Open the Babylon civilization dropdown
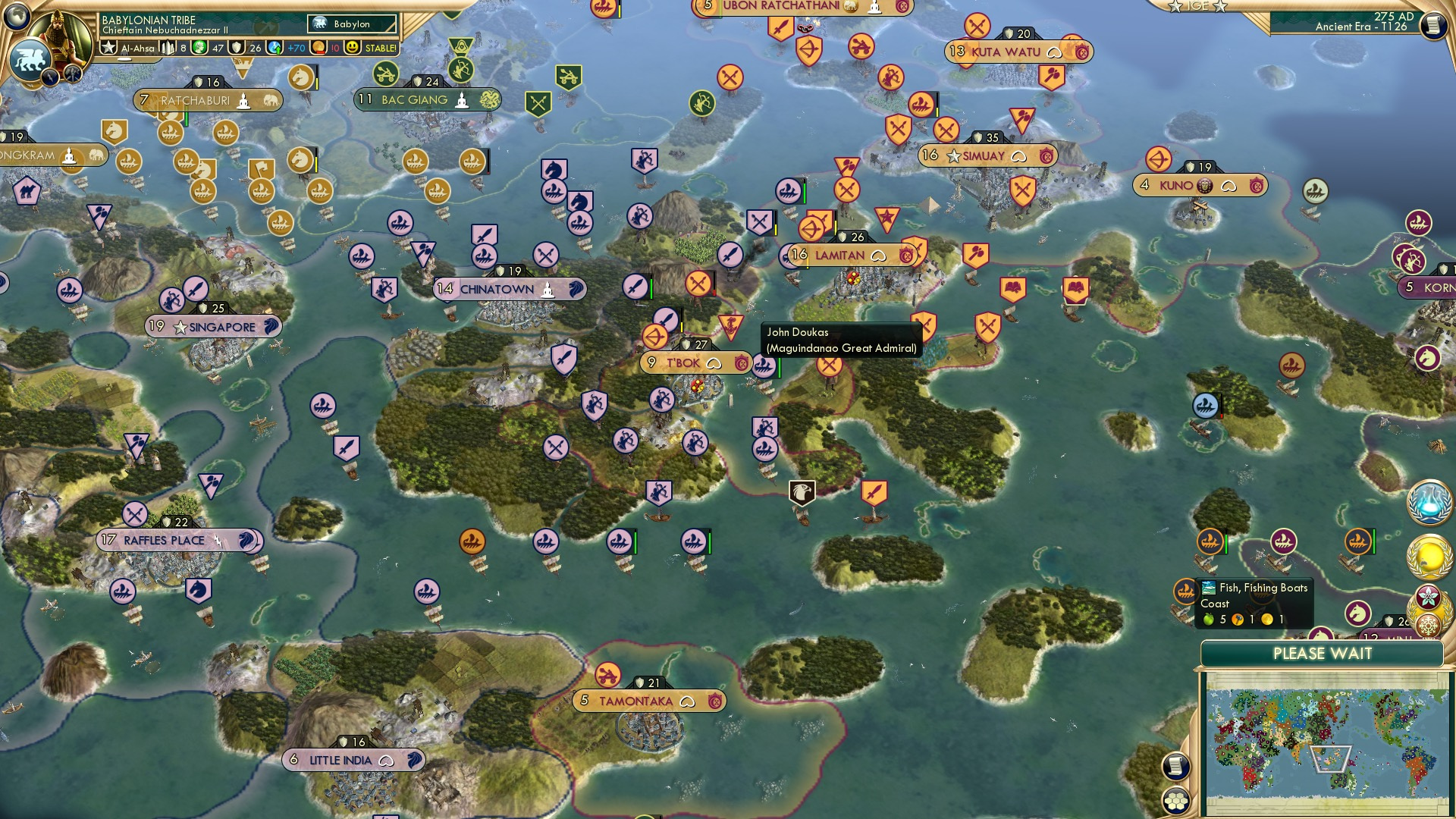The height and width of the screenshot is (819, 1456). coord(350,24)
